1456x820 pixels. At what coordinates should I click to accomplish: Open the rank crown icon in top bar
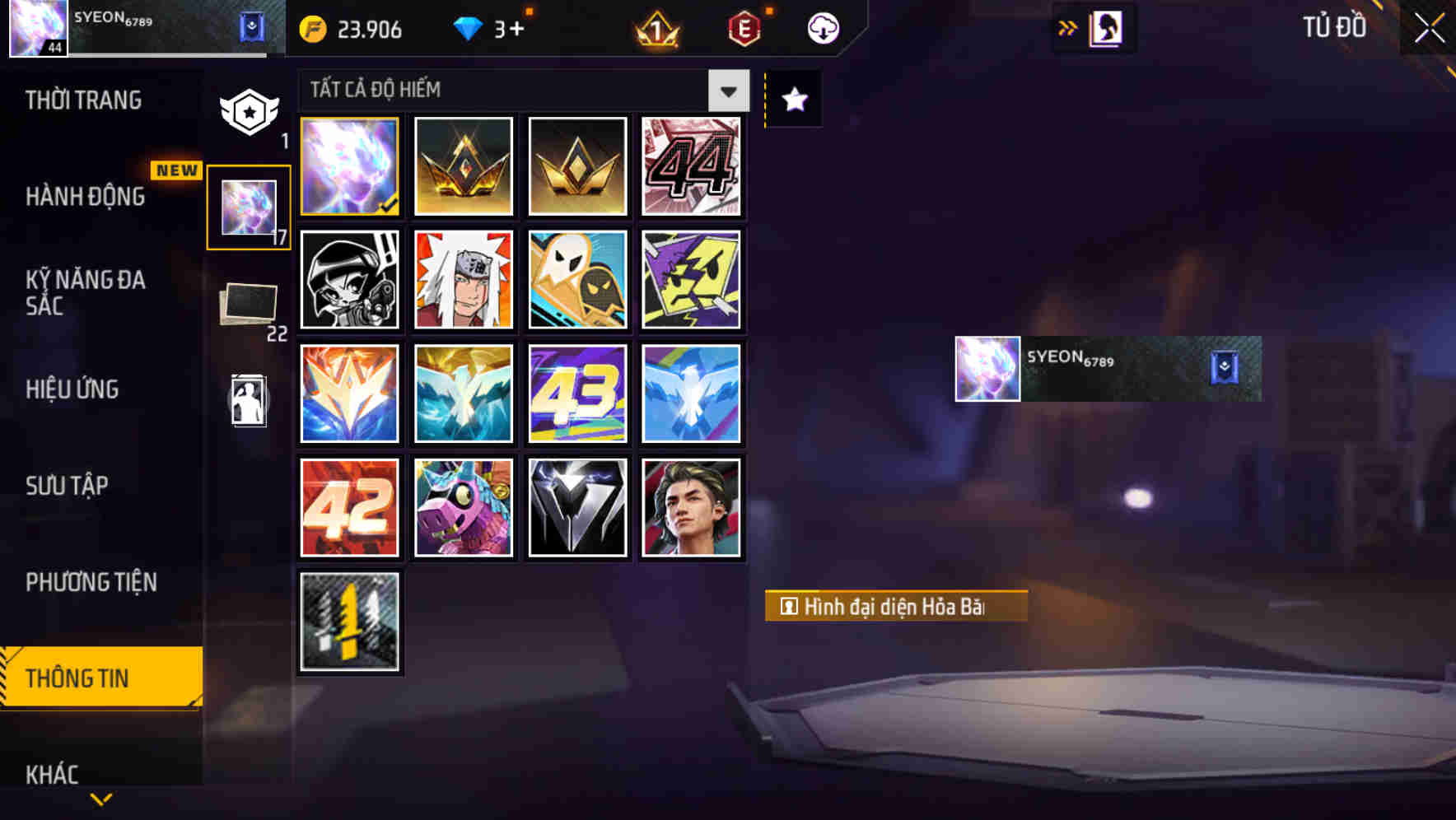coord(655,27)
